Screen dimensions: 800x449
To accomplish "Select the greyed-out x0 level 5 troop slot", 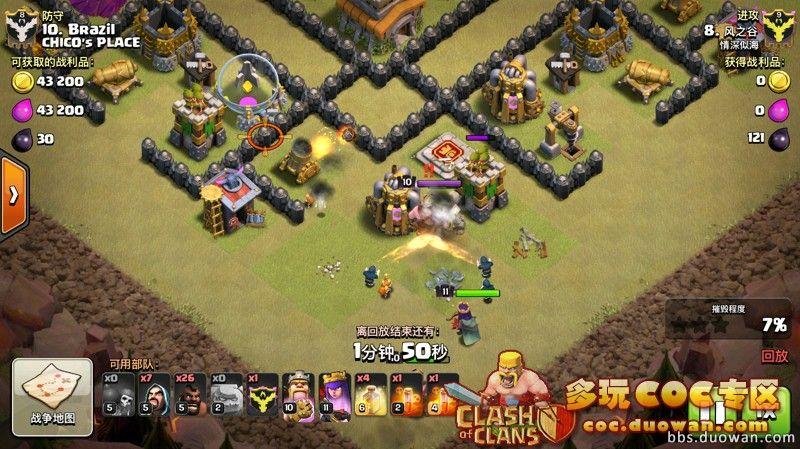I will (x=118, y=394).
